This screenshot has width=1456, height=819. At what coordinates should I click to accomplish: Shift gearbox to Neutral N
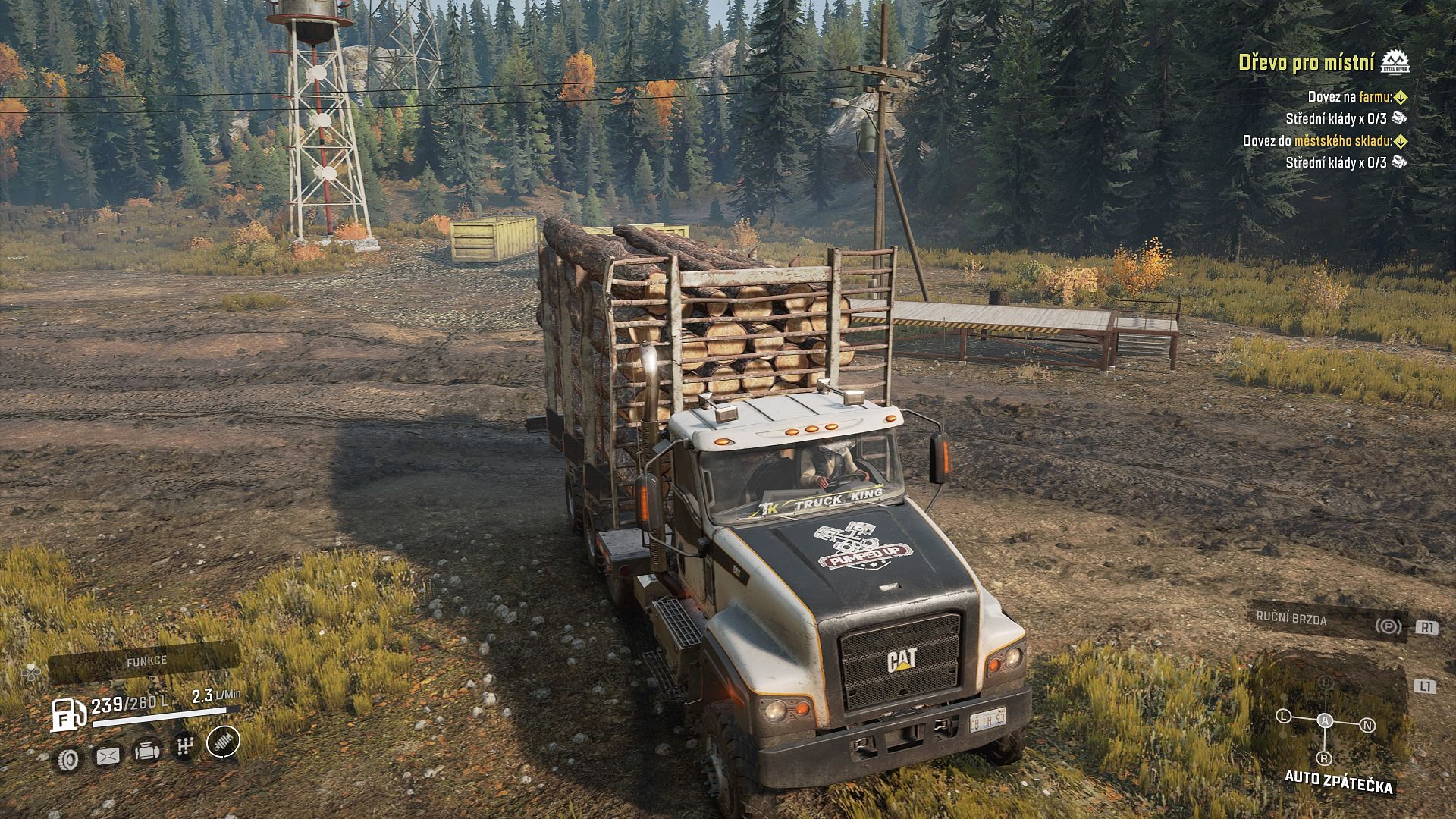click(1367, 725)
